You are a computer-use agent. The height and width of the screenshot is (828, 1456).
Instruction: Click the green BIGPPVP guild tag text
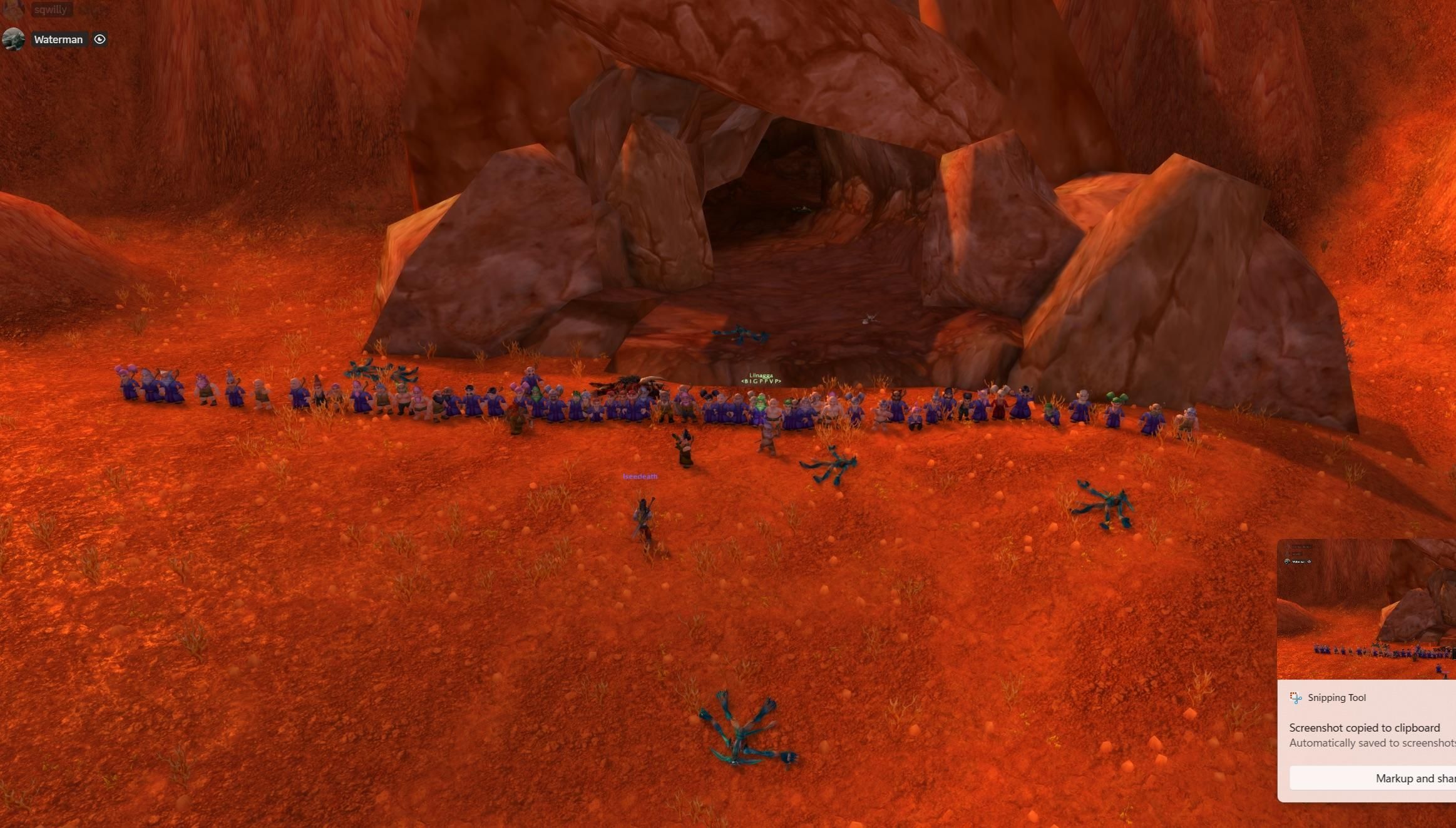point(762,381)
